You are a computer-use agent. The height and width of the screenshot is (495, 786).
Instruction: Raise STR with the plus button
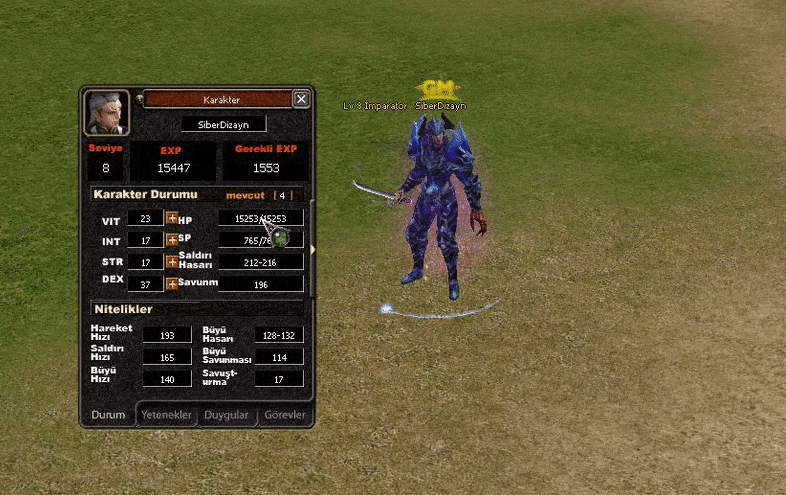[172, 262]
